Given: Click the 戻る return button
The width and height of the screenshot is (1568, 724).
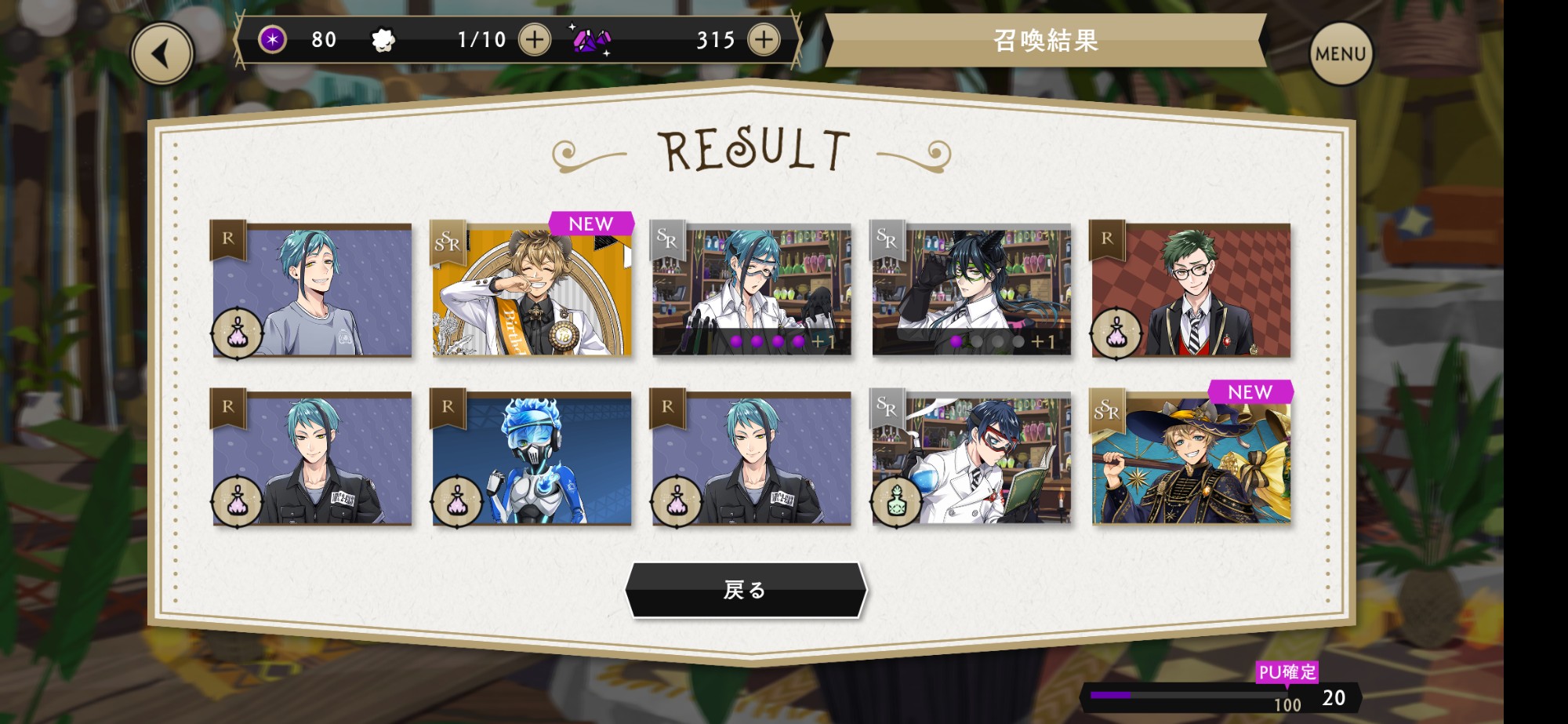Looking at the screenshot, I should coord(746,590).
